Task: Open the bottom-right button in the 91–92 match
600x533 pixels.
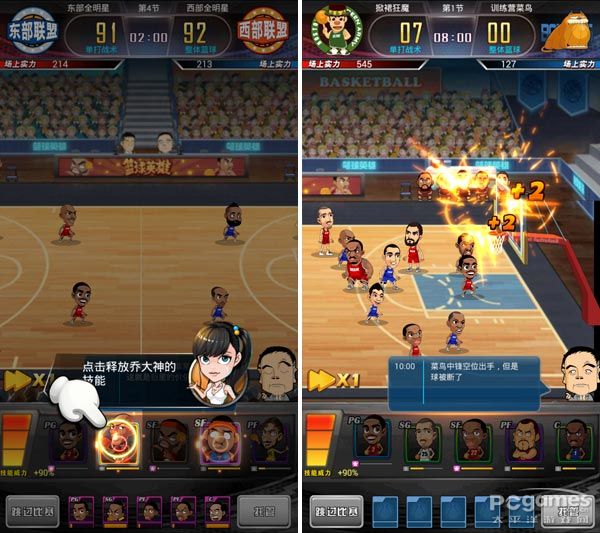Action: tap(266, 511)
